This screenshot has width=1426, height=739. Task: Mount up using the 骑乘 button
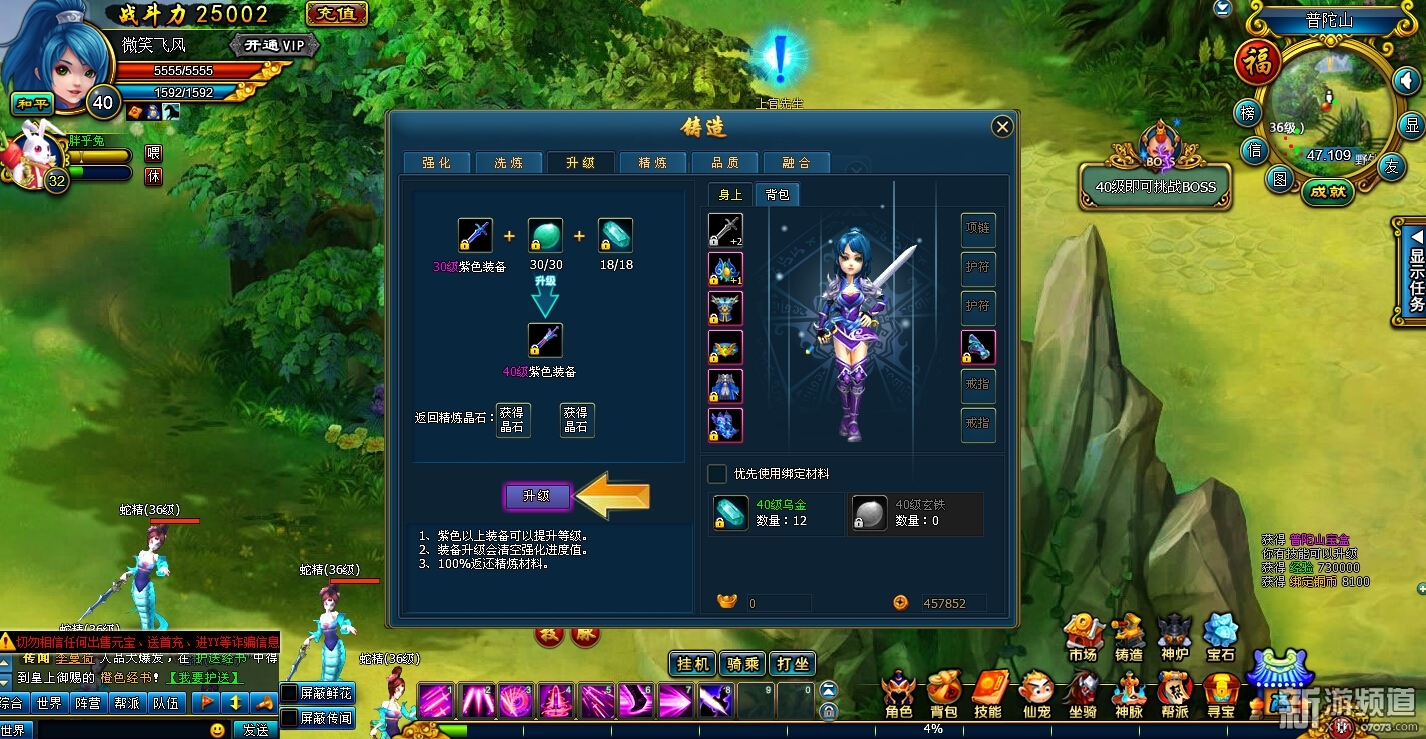tap(743, 664)
